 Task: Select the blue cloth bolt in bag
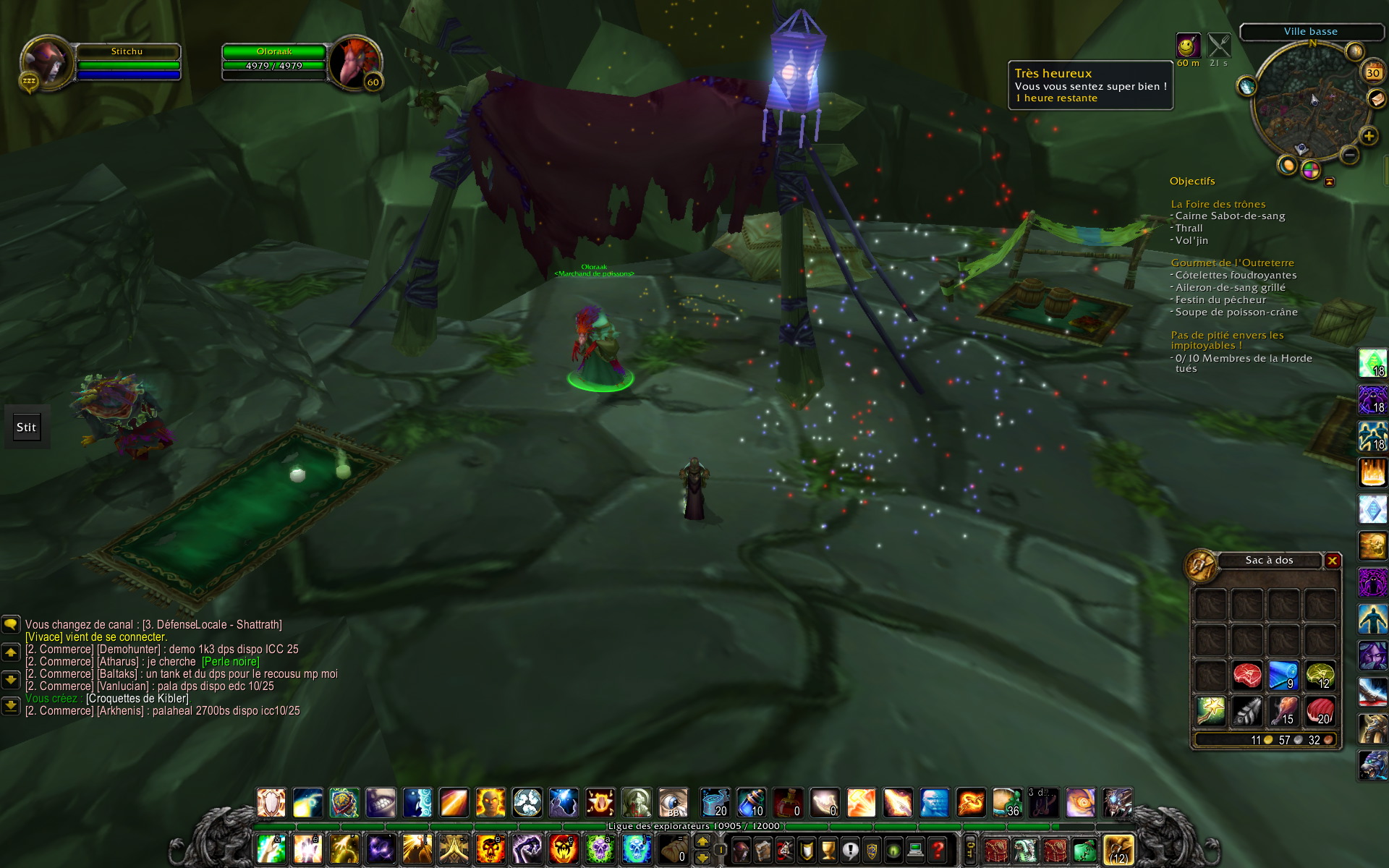click(x=1283, y=676)
